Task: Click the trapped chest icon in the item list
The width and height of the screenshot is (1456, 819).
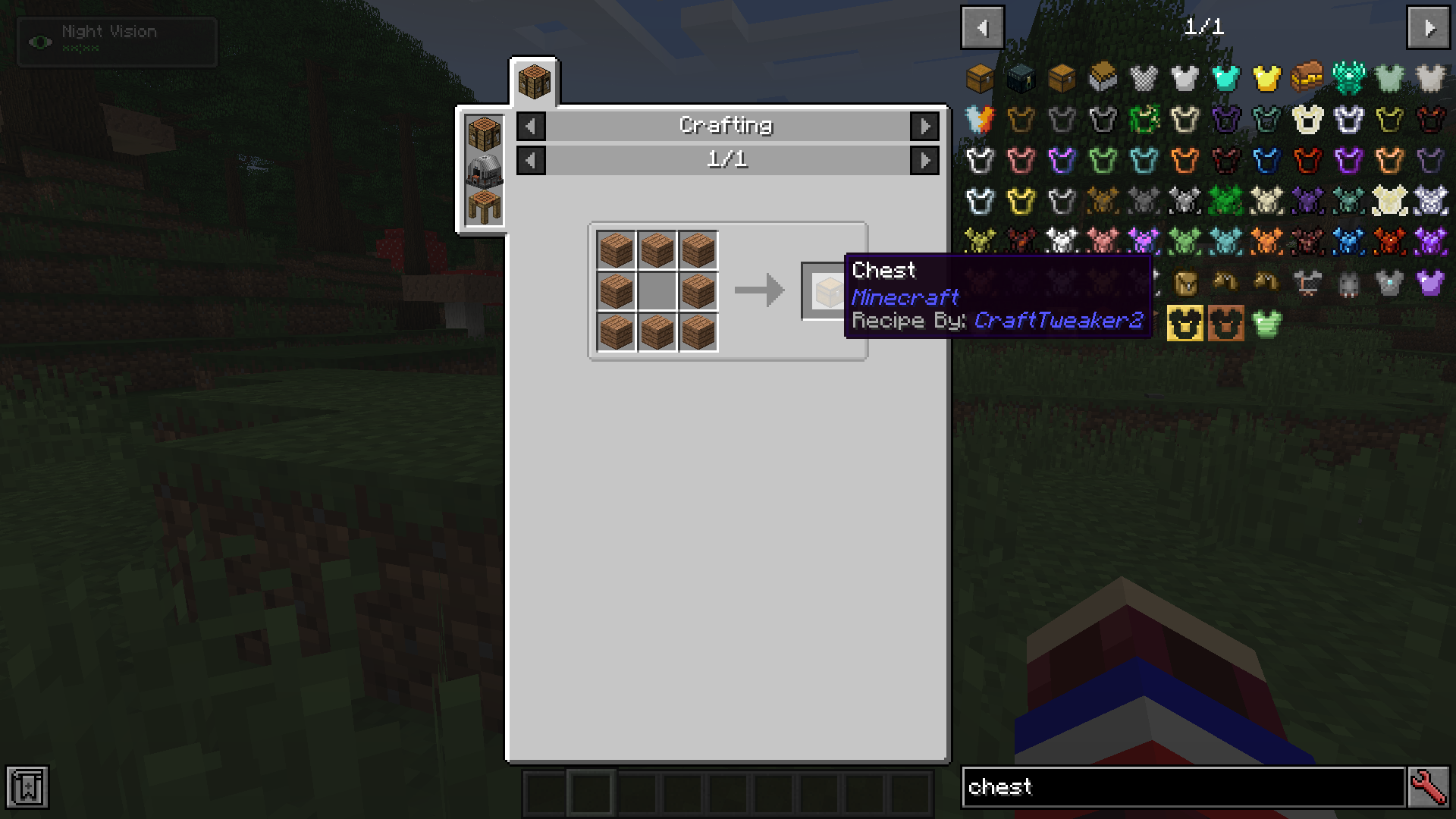Action: tap(1061, 79)
